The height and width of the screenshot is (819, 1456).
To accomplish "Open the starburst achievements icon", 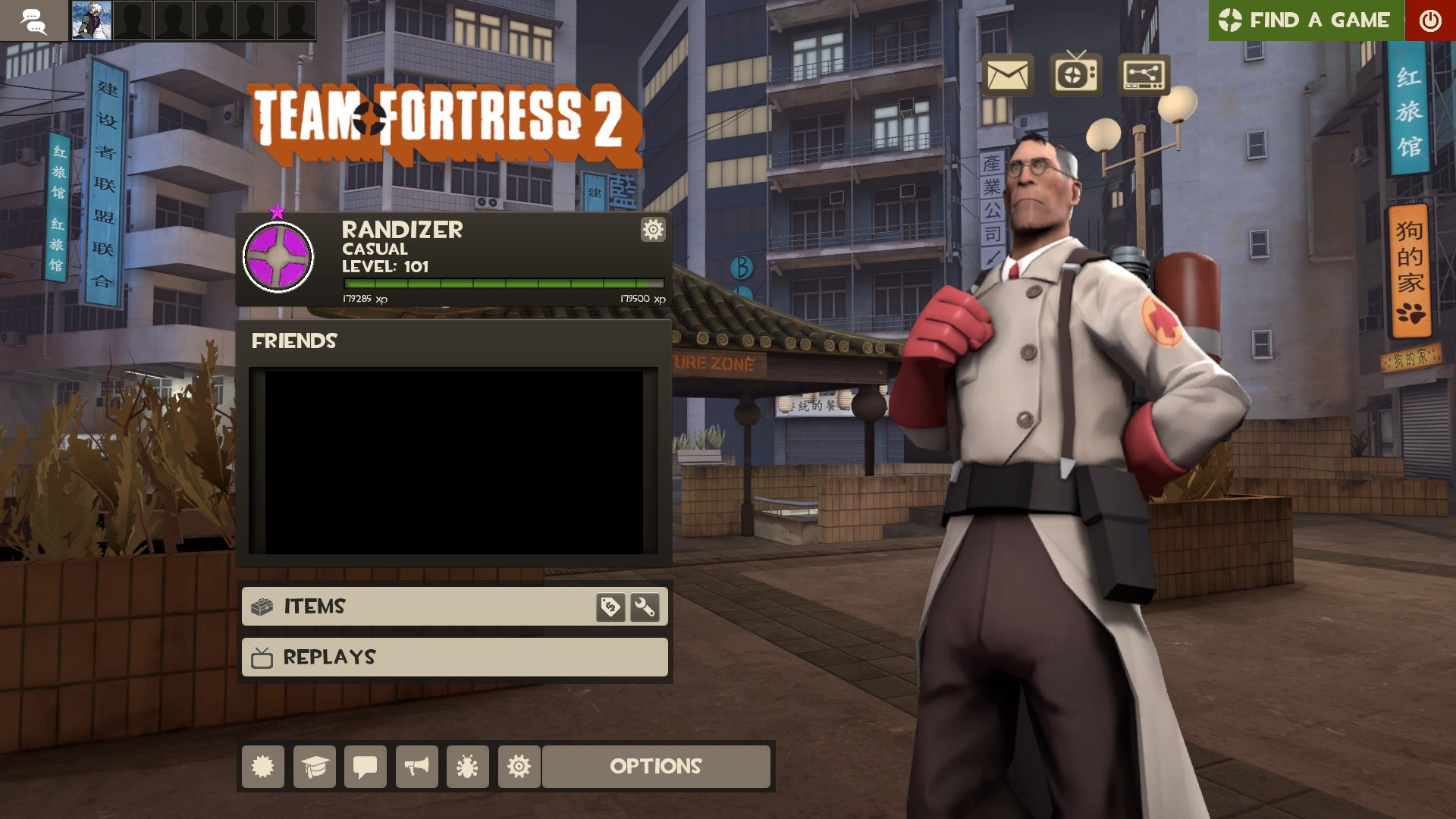I will tap(262, 767).
